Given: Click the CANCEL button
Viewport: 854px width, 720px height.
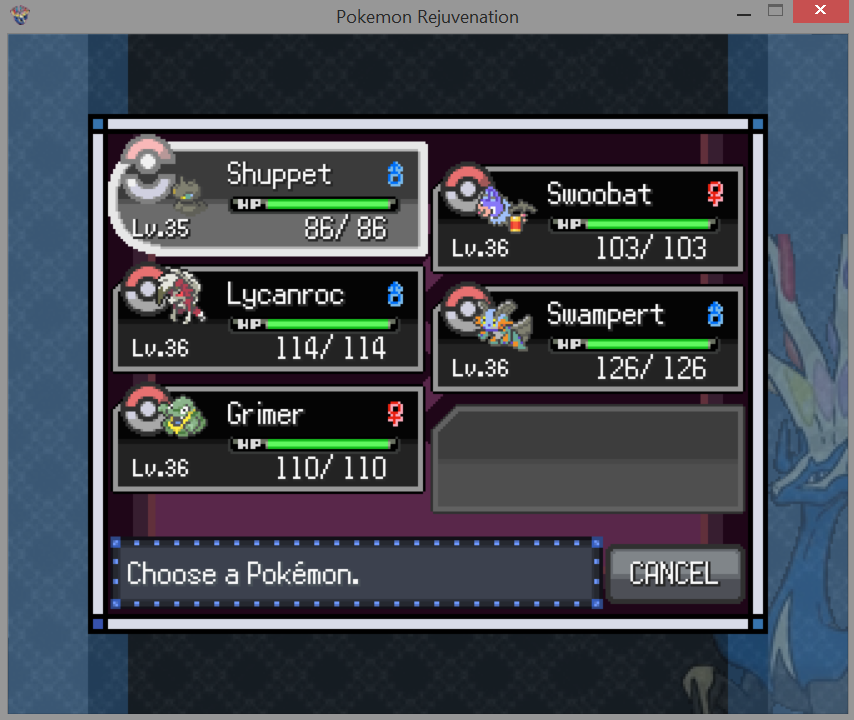Looking at the screenshot, I should click(x=675, y=574).
